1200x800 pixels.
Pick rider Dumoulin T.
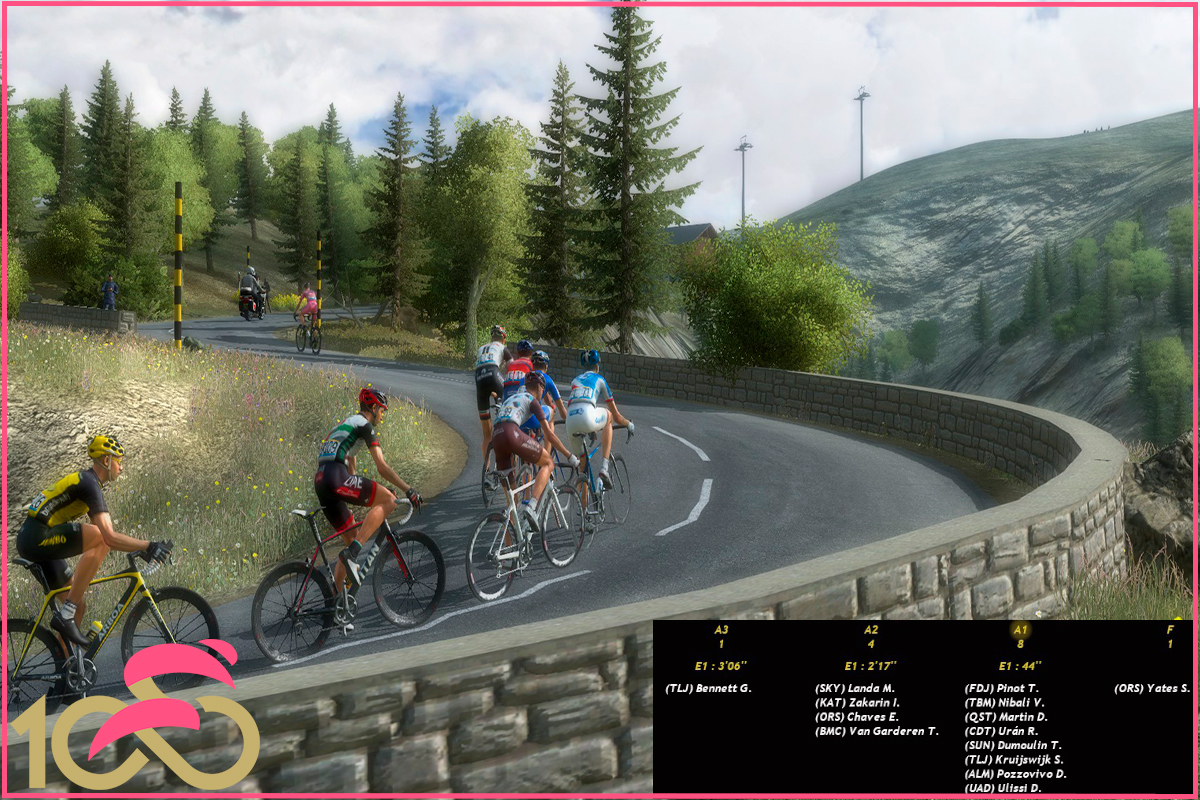[1013, 745]
